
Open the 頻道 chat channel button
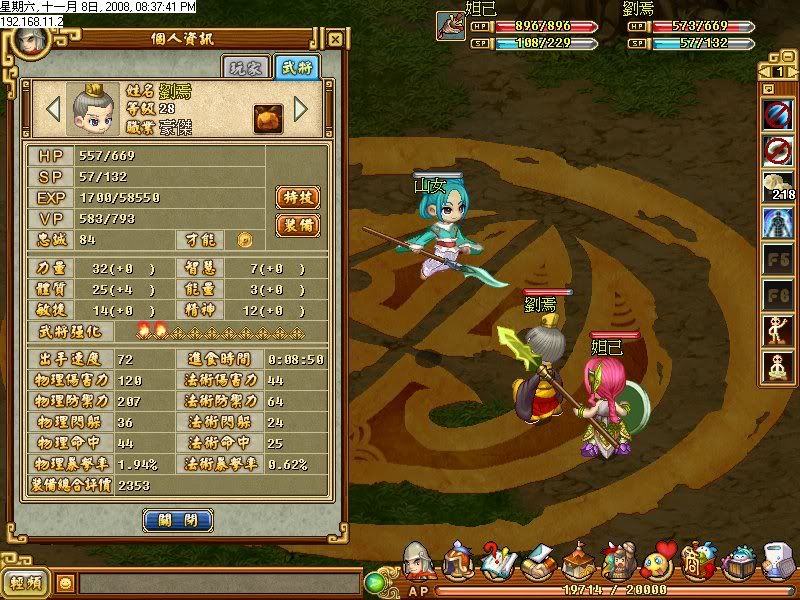(x=26, y=582)
